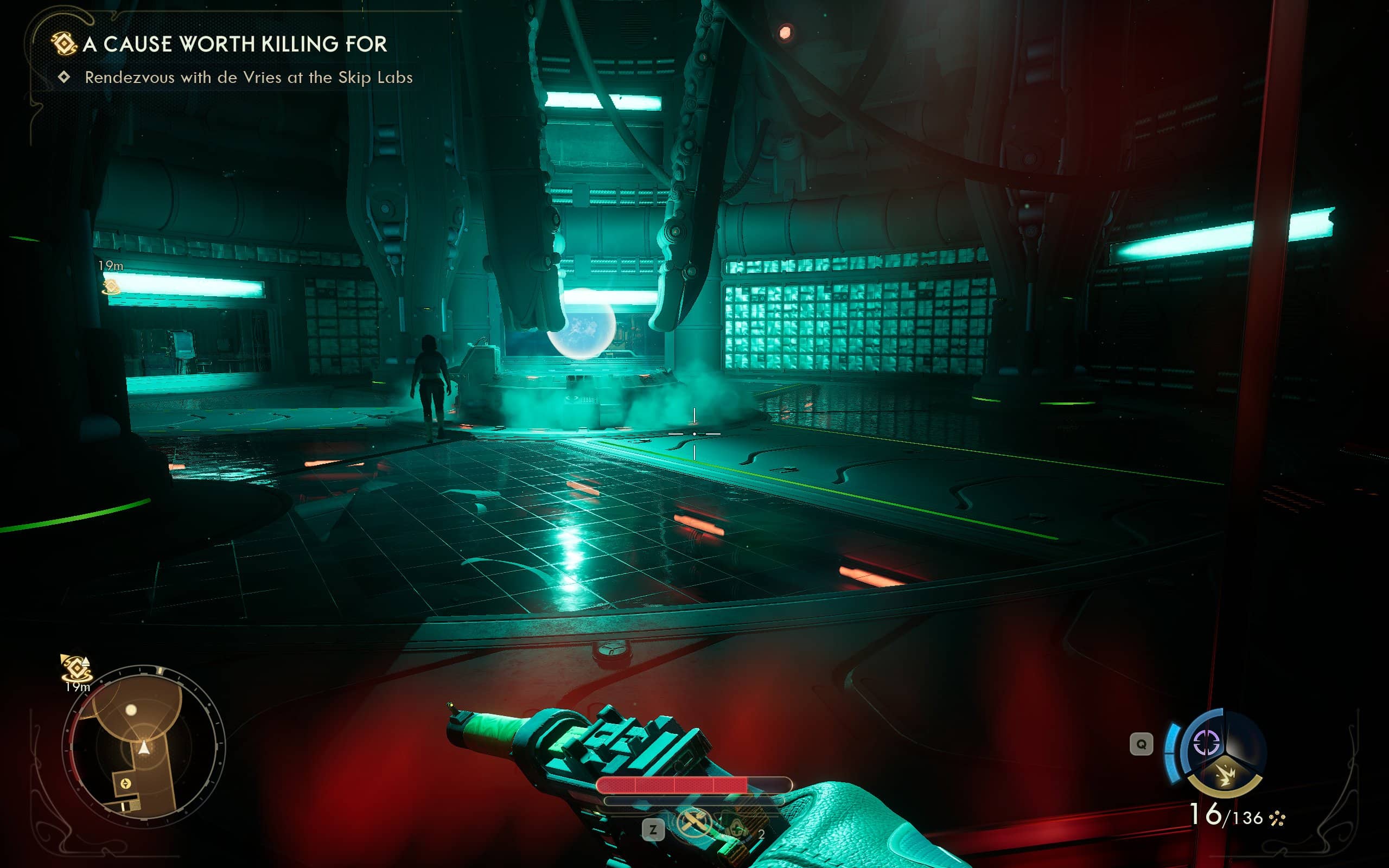Select the round star marker on the minimap
The width and height of the screenshot is (1389, 868).
click(125, 783)
